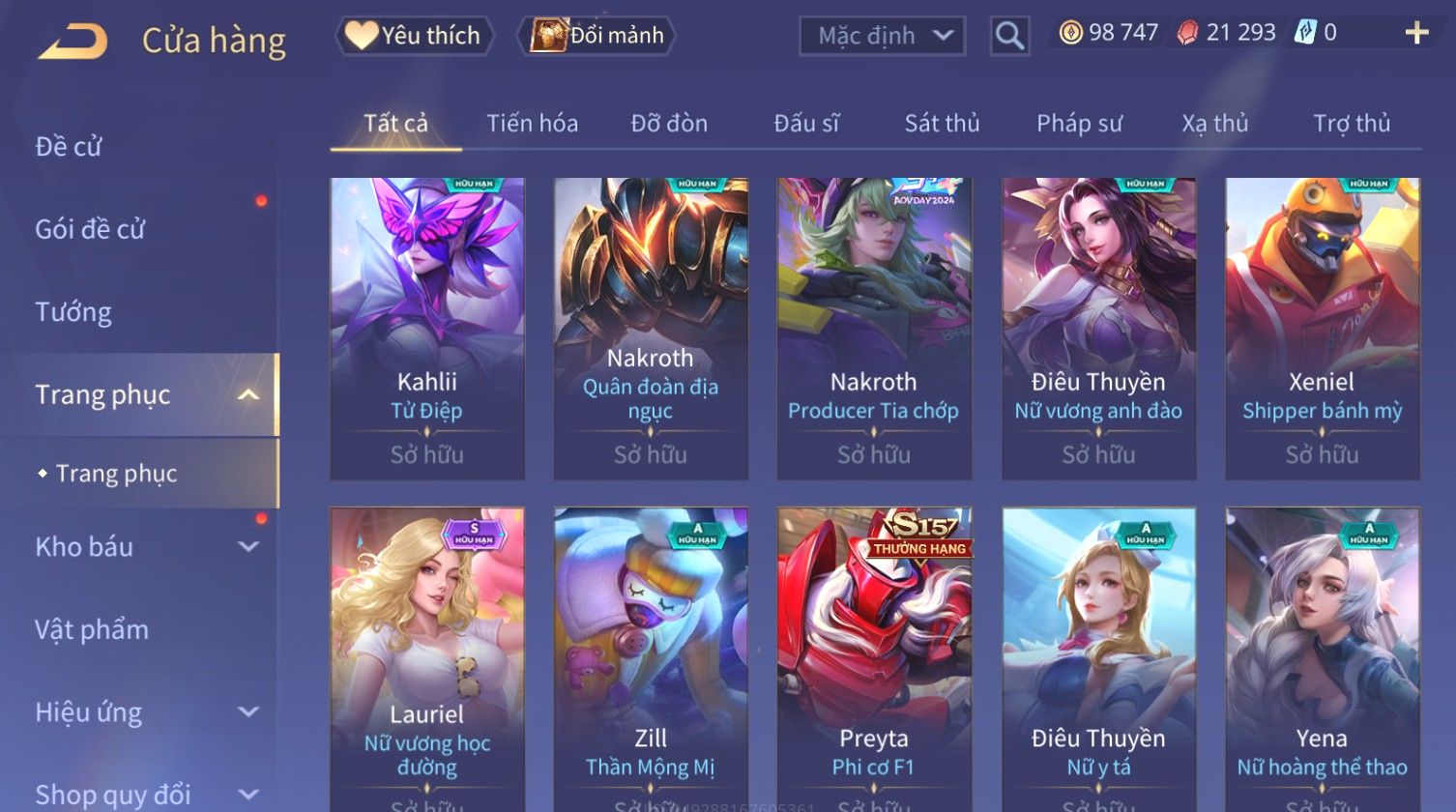Viewport: 1456px width, 812px height.
Task: Open the Yêu thích favorites list
Action: click(415, 36)
